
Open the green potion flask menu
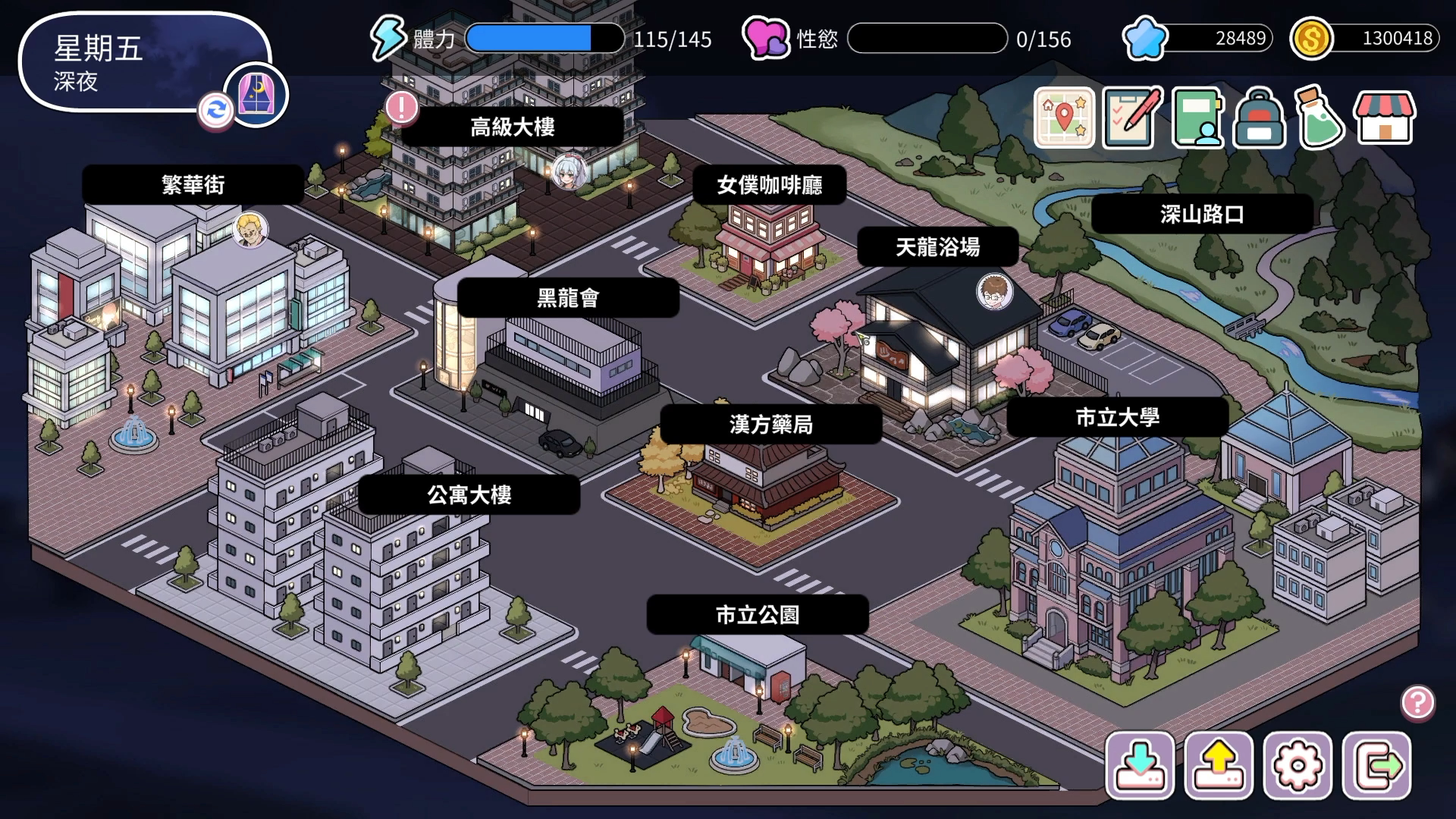1320,118
